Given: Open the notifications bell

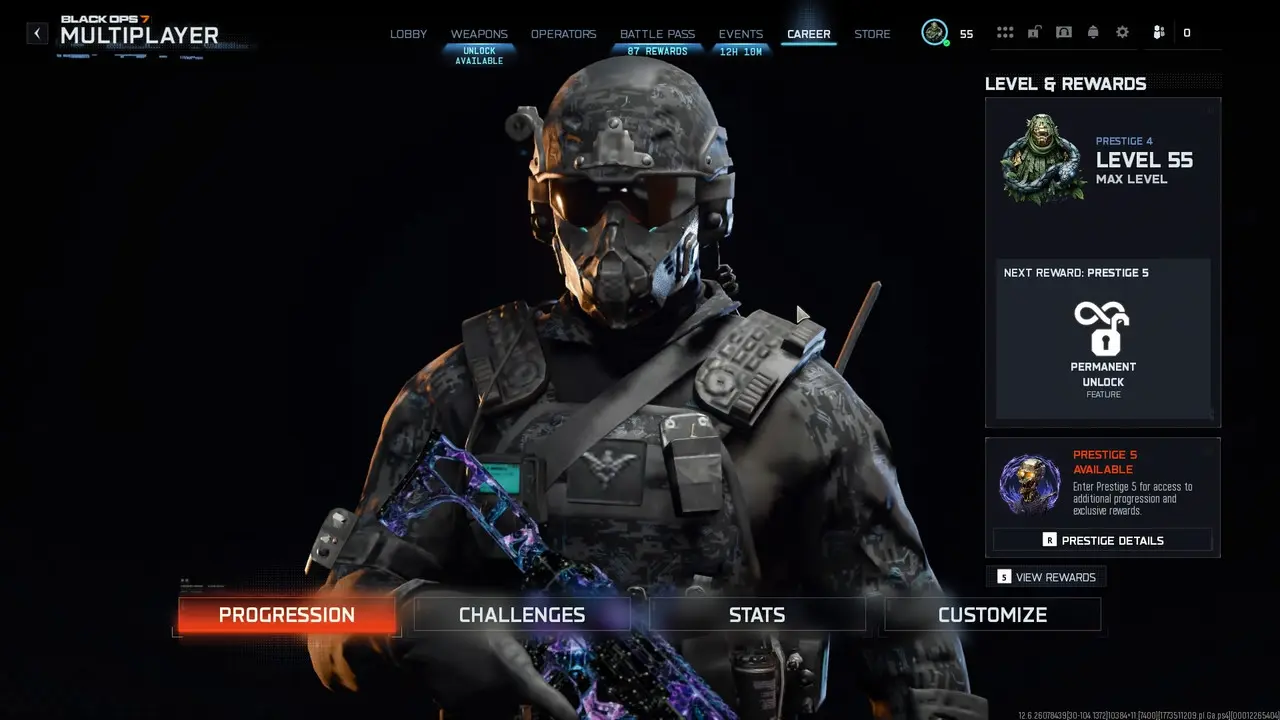Looking at the screenshot, I should [1093, 33].
